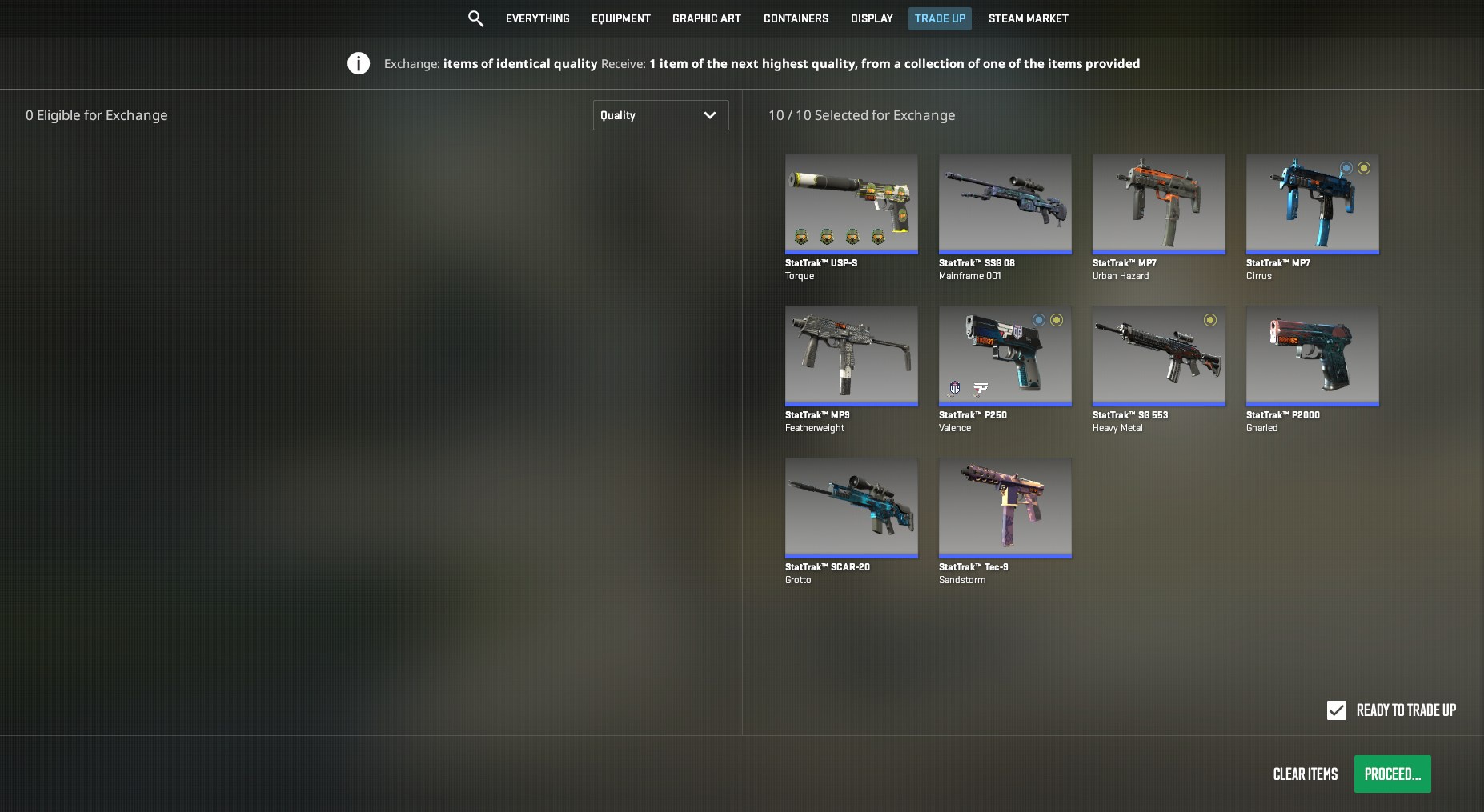
Task: Open the Display tab
Action: coord(871,18)
